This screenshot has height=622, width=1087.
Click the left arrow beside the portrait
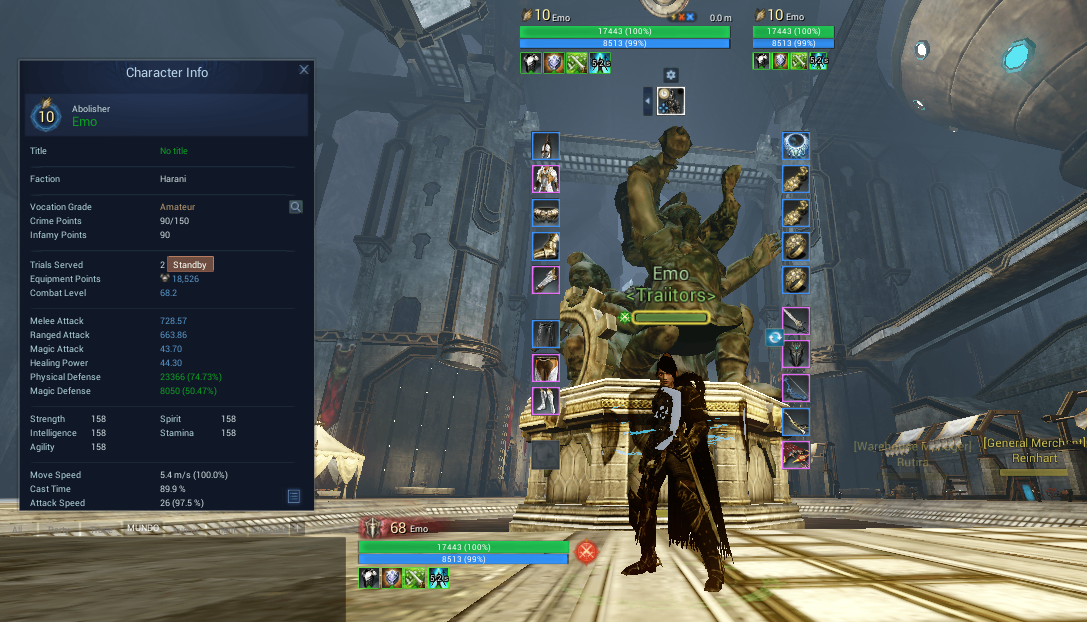pyautogui.click(x=648, y=101)
